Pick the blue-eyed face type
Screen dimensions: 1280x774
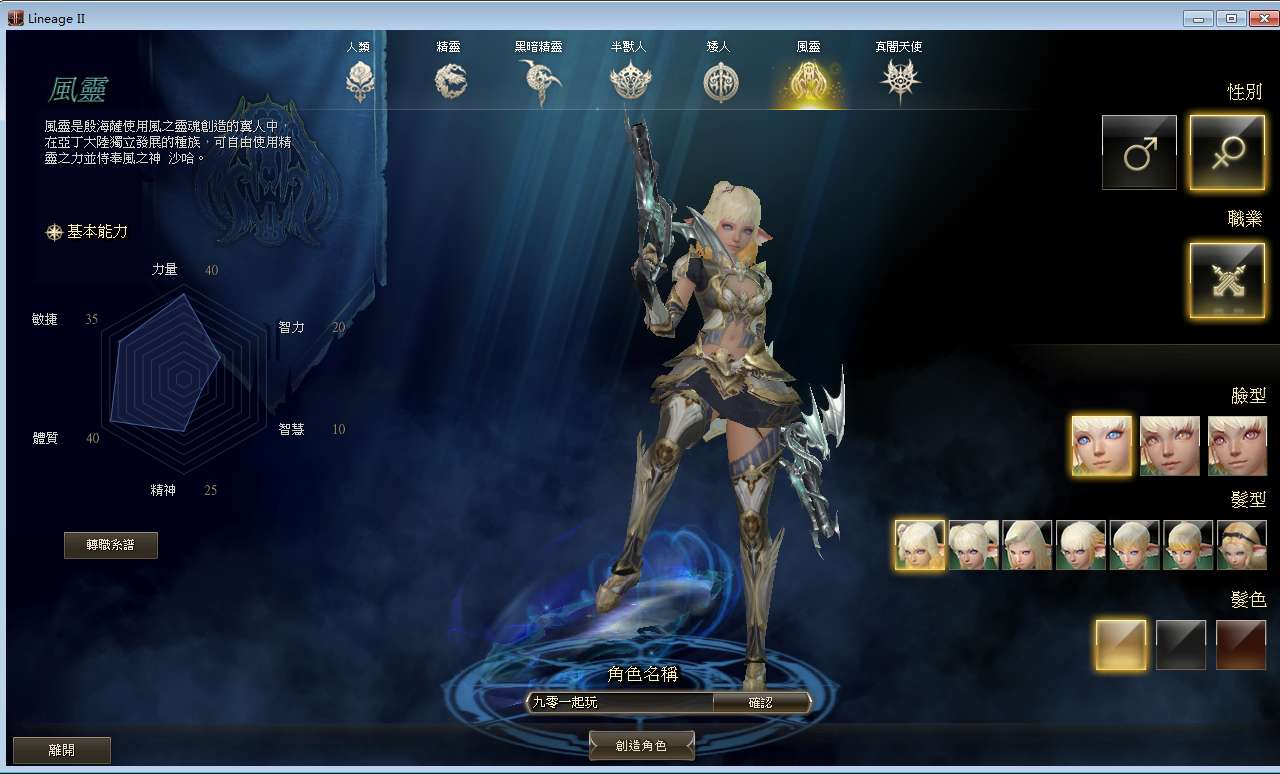(x=1102, y=446)
